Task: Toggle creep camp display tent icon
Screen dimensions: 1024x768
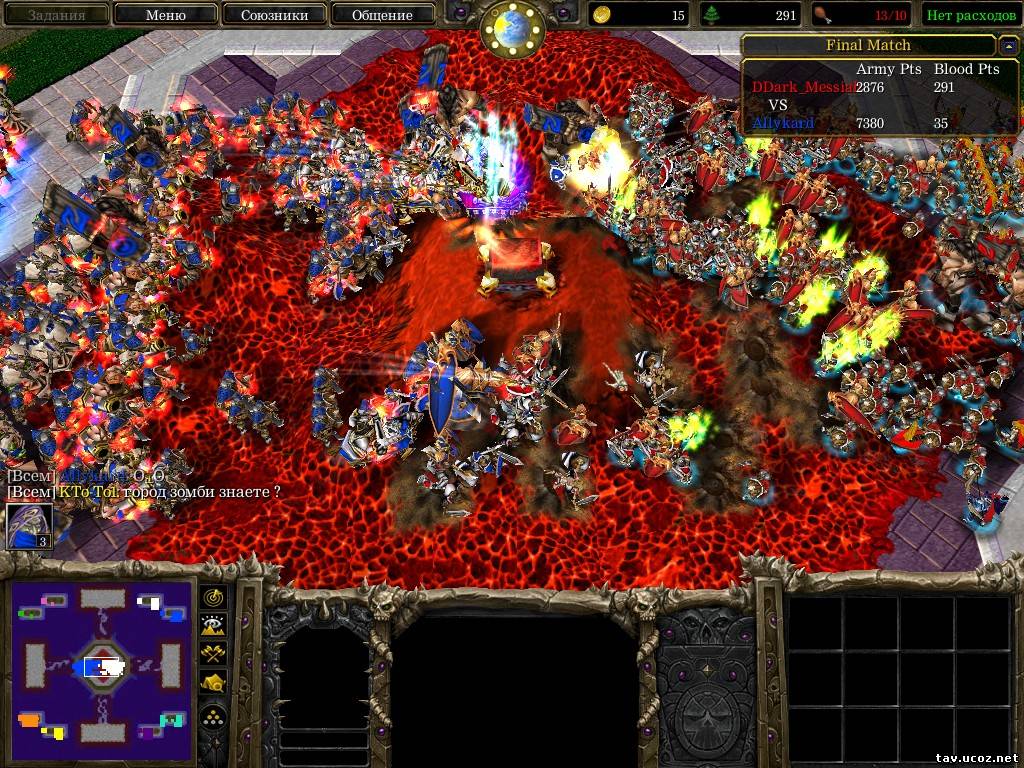Action: [213, 682]
